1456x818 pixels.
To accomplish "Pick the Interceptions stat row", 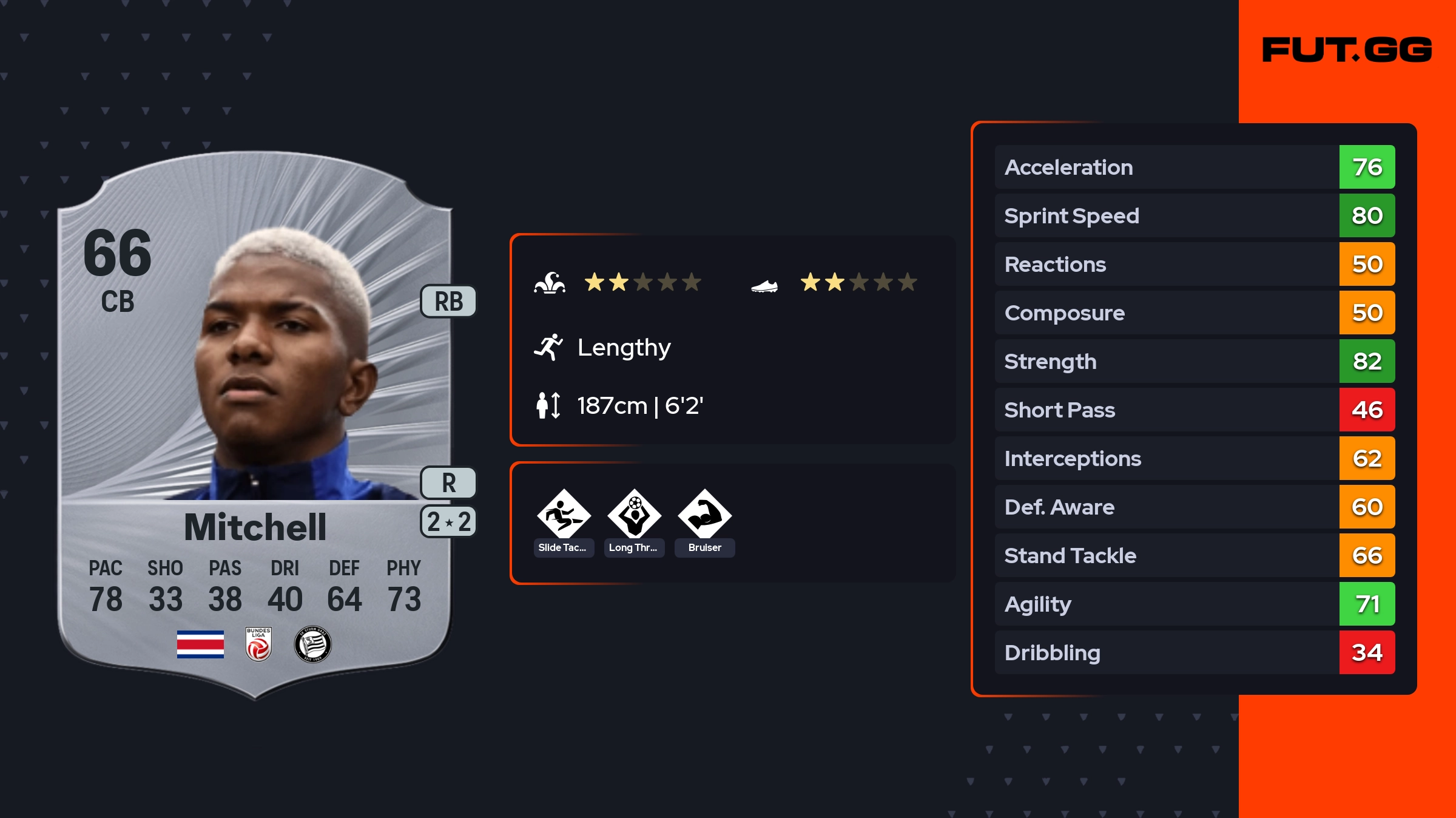I will pos(1194,458).
